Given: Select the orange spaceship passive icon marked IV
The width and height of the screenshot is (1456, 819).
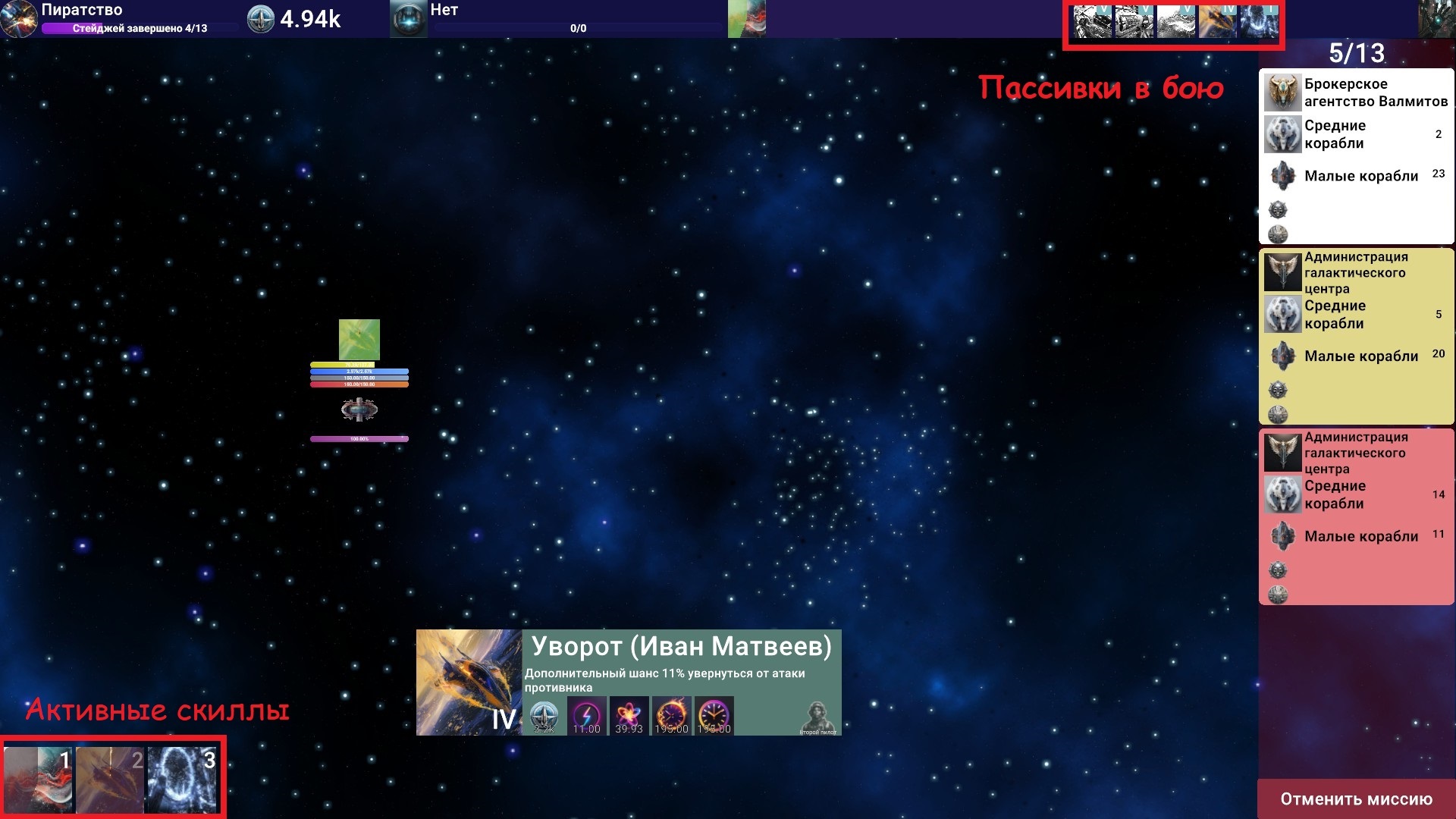Looking at the screenshot, I should 1217,21.
